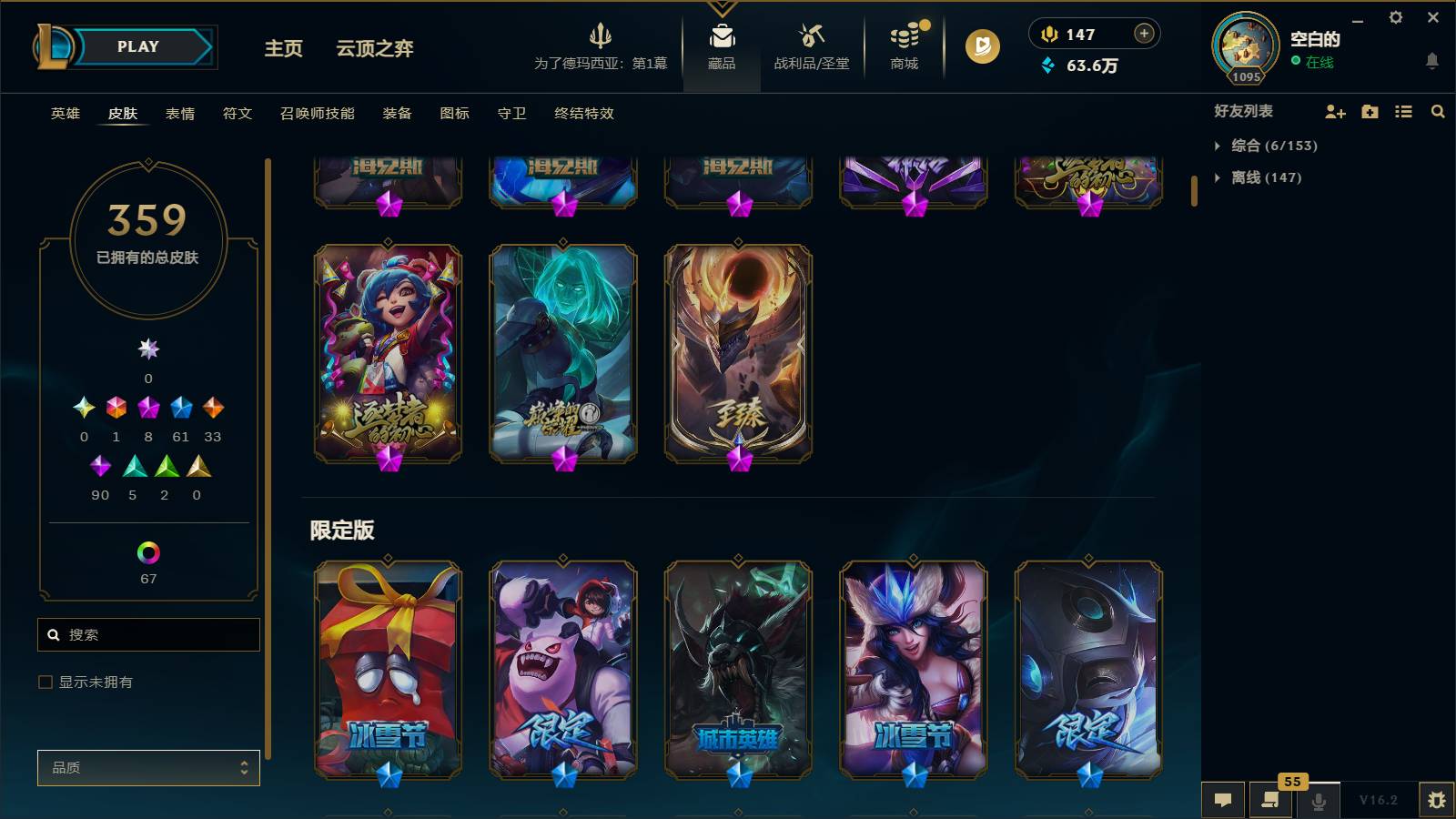Open the friend list view icon
Screen dimensions: 1456x819
[x=1404, y=112]
